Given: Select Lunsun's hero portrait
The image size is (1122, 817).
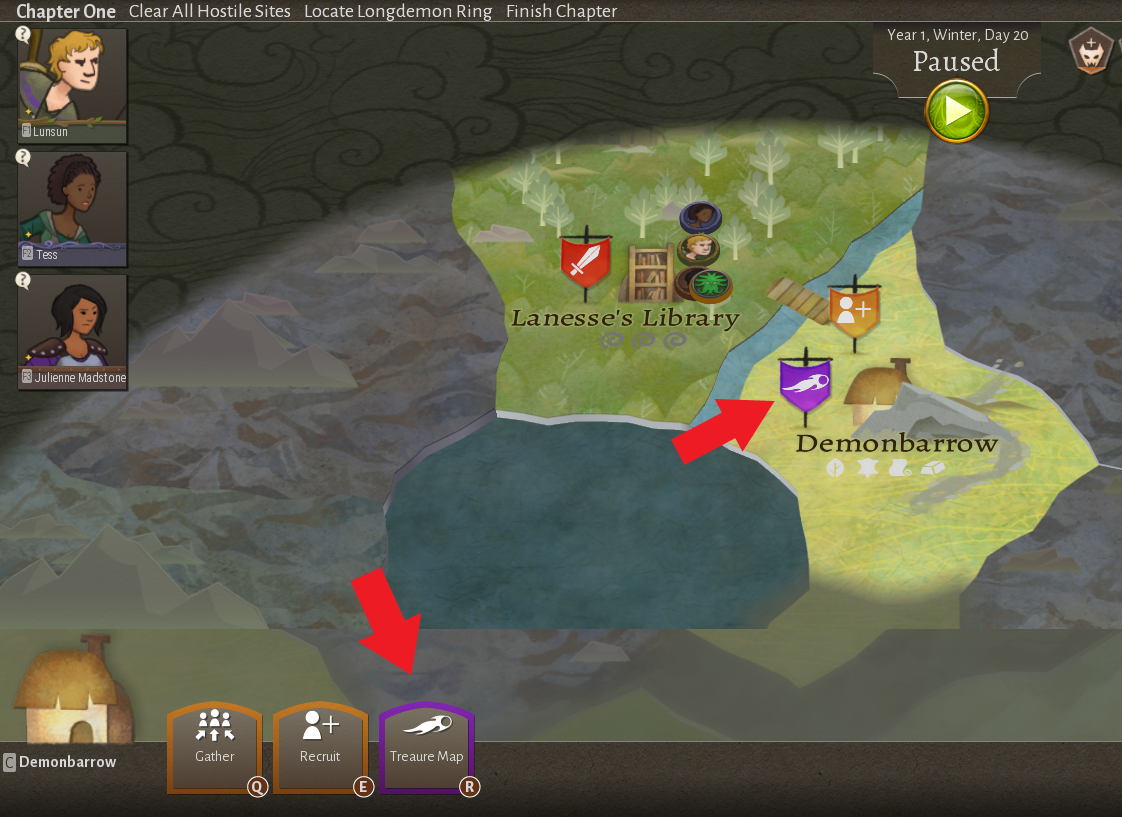Looking at the screenshot, I should (x=72, y=84).
